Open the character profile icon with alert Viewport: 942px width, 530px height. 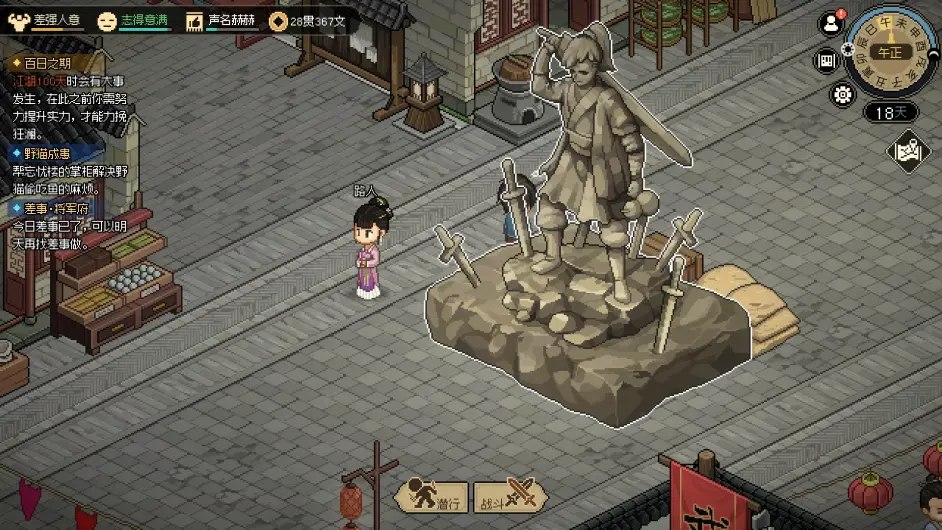831,24
